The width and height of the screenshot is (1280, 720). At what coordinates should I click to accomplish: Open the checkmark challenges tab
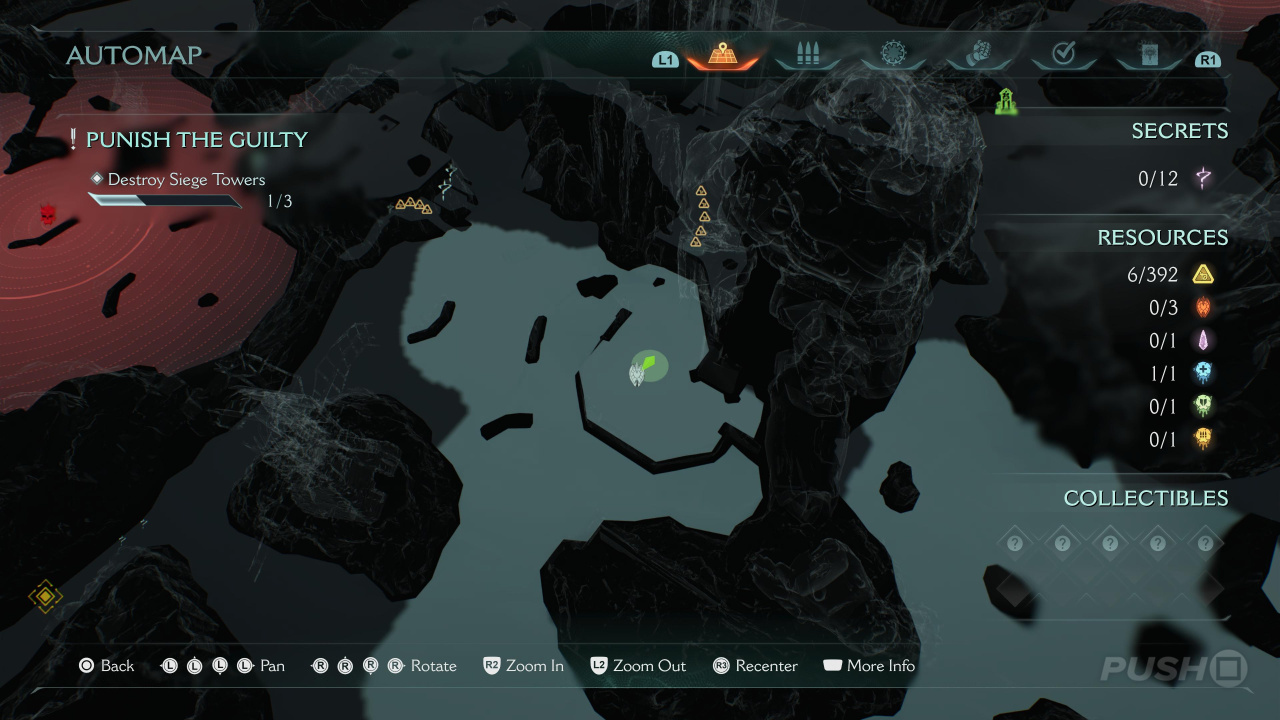[1063, 55]
